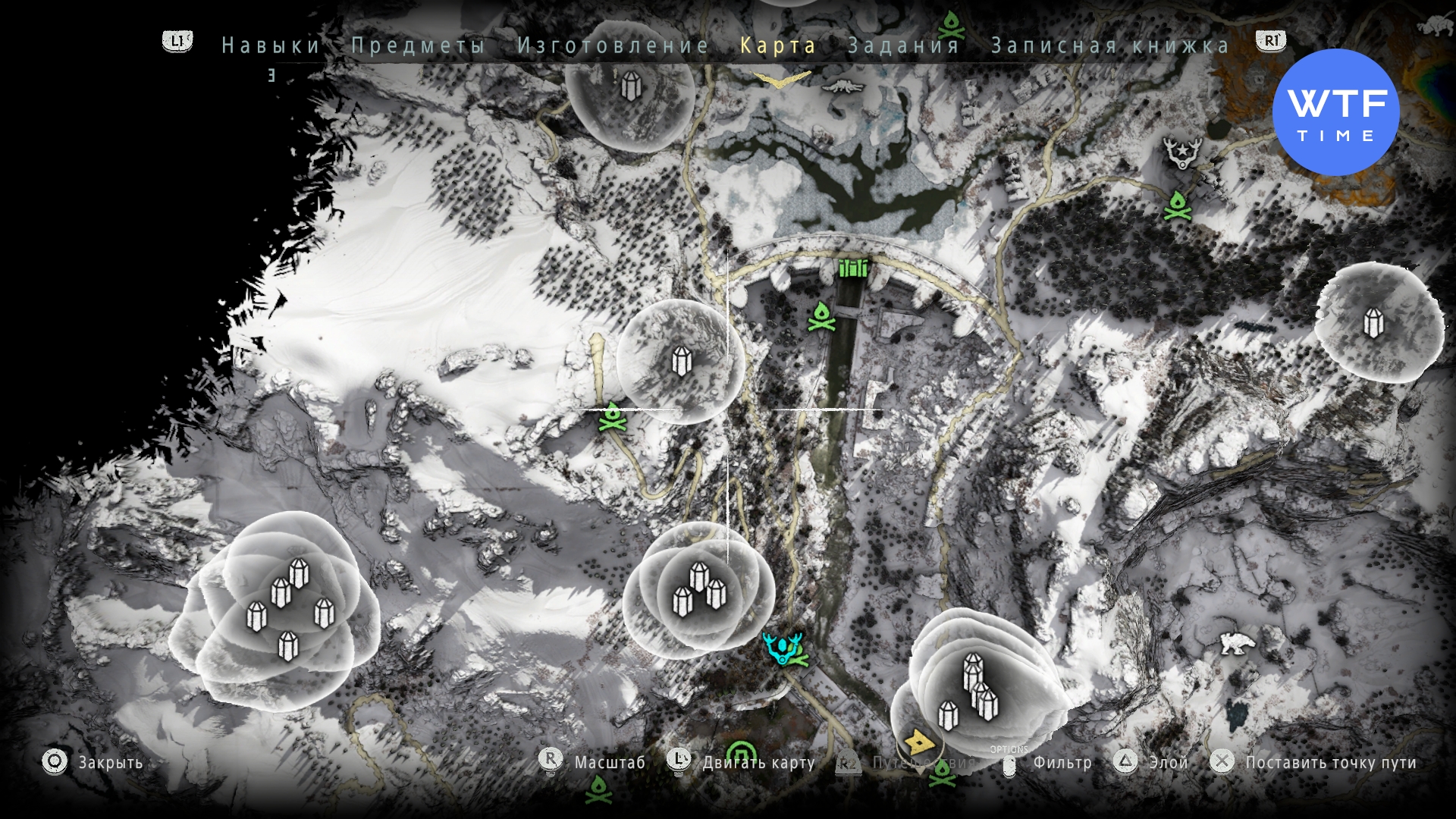Select the green gate settlement marker
The height and width of the screenshot is (819, 1456).
(x=853, y=268)
